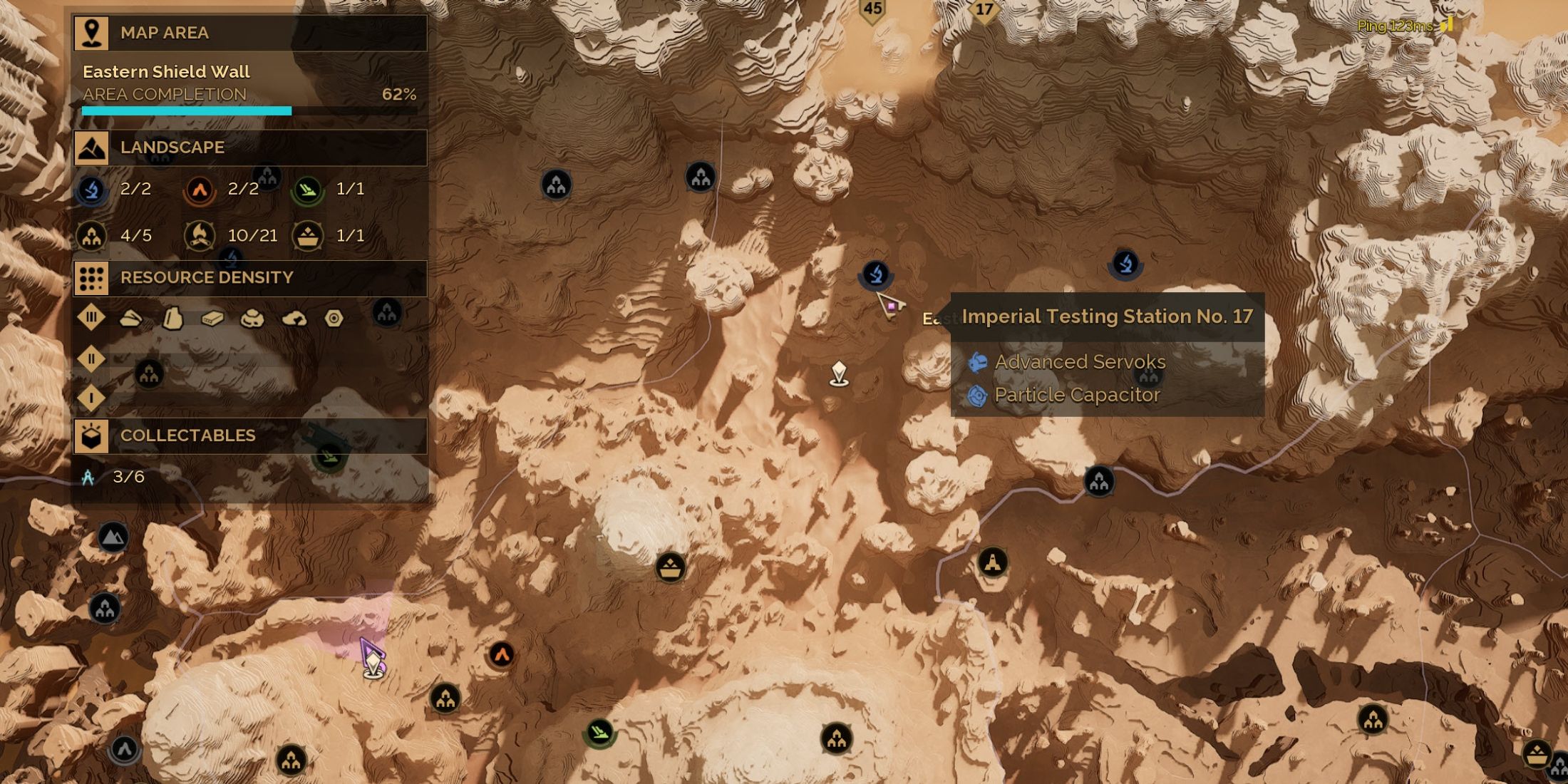The image size is (1568, 784).
Task: Select resource density tier II diamond
Action: point(91,359)
